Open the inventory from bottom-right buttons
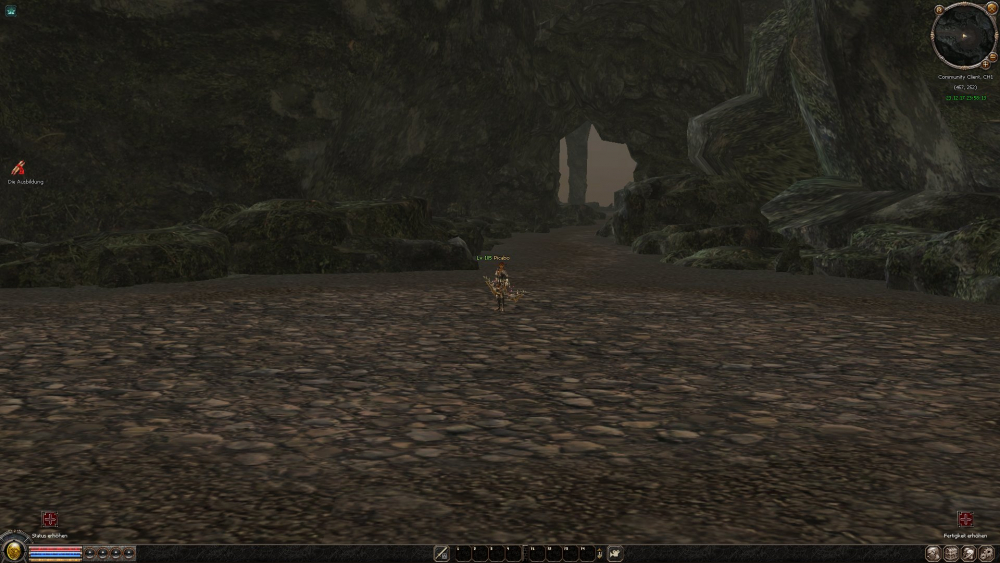 click(951, 553)
